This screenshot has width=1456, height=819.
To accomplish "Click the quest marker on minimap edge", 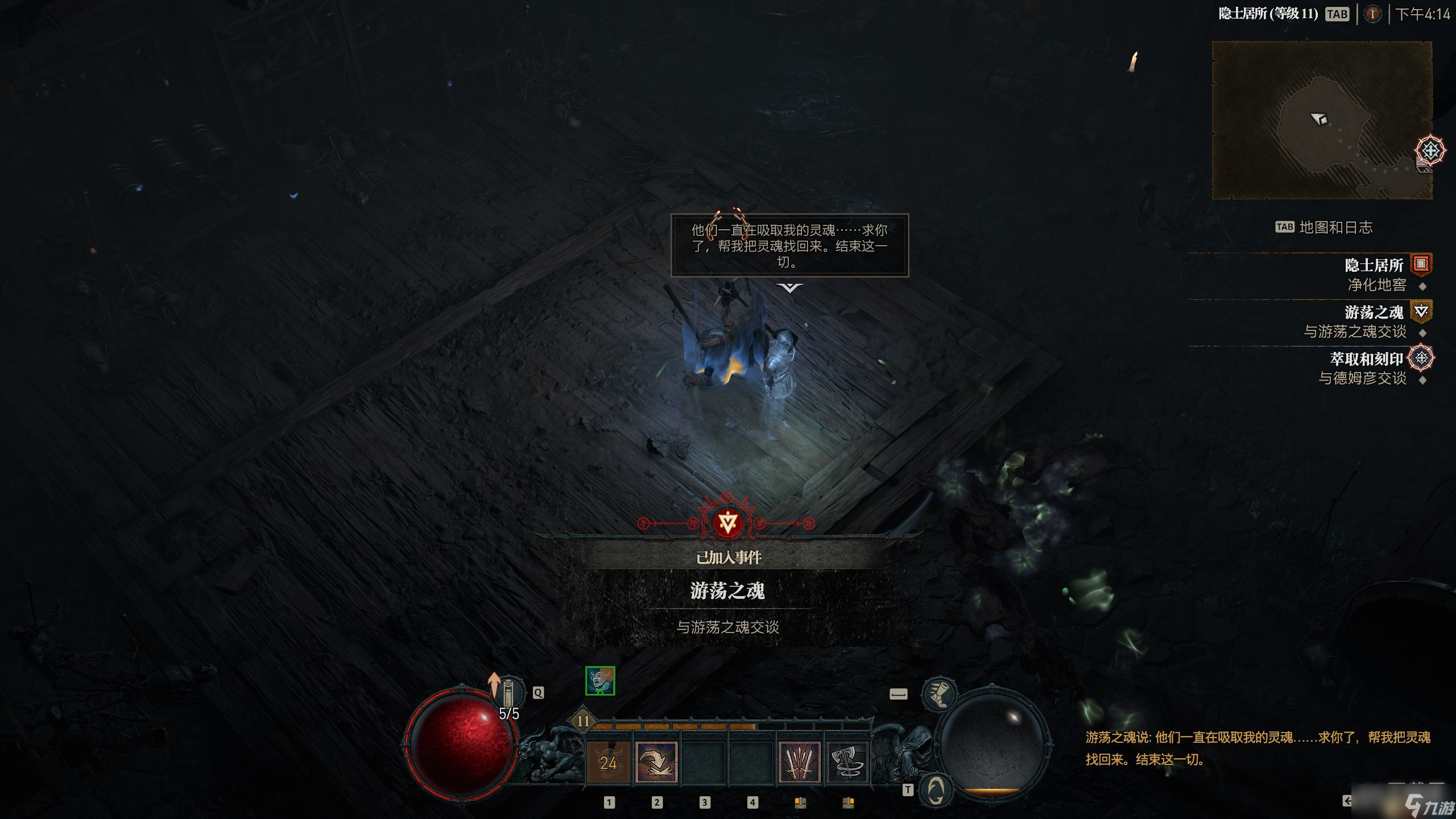I will (x=1430, y=151).
